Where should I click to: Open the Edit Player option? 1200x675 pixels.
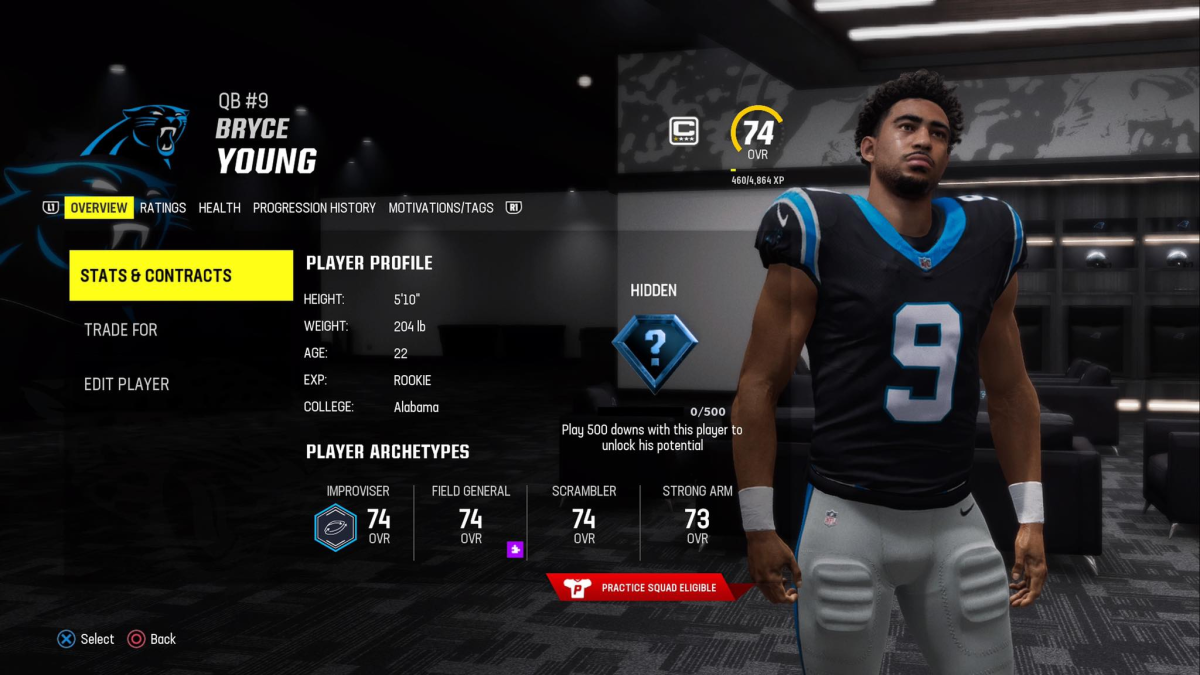127,384
